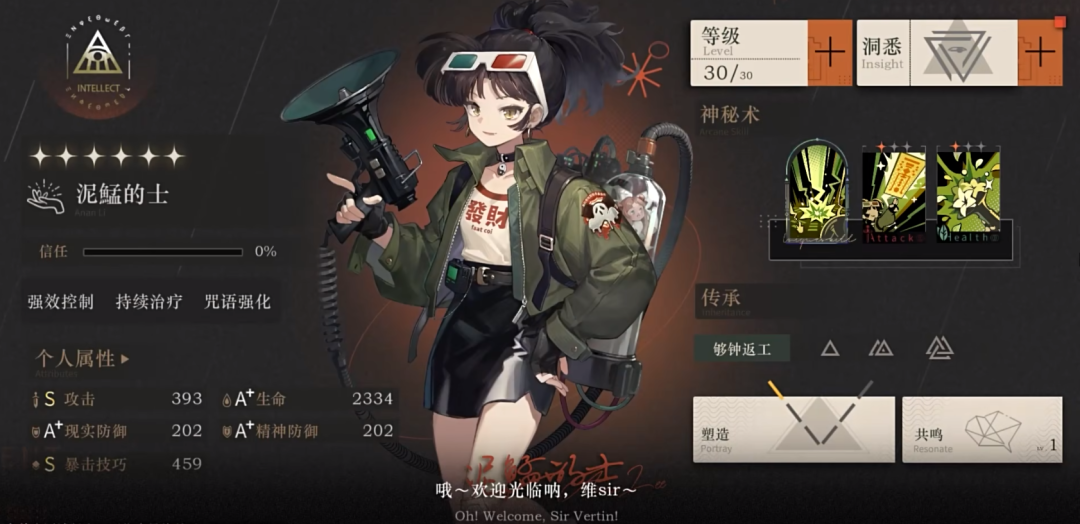Select the triple triangle inheritance icon
Screen dimensions: 1080x524
click(x=939, y=348)
